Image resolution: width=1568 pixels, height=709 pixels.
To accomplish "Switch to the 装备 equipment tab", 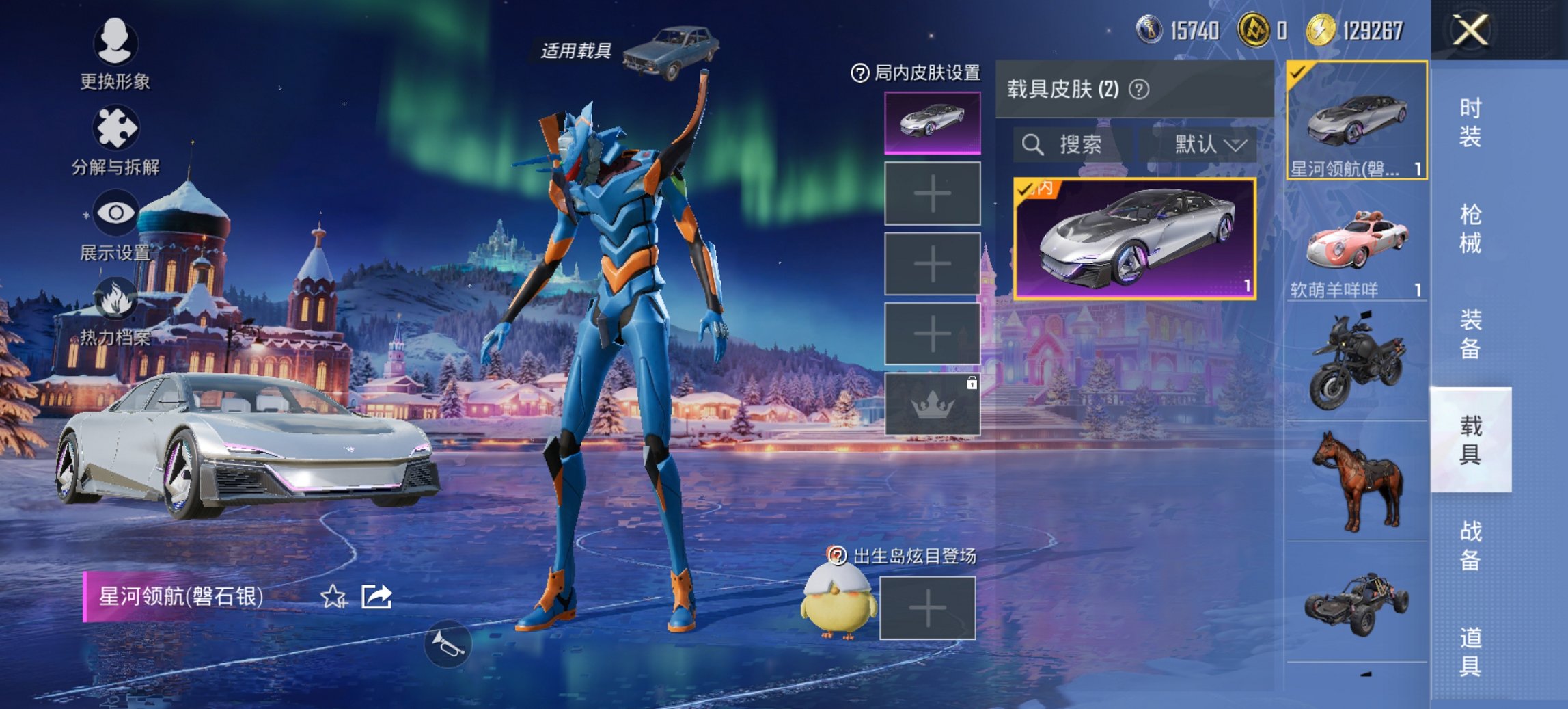I will (1470, 334).
